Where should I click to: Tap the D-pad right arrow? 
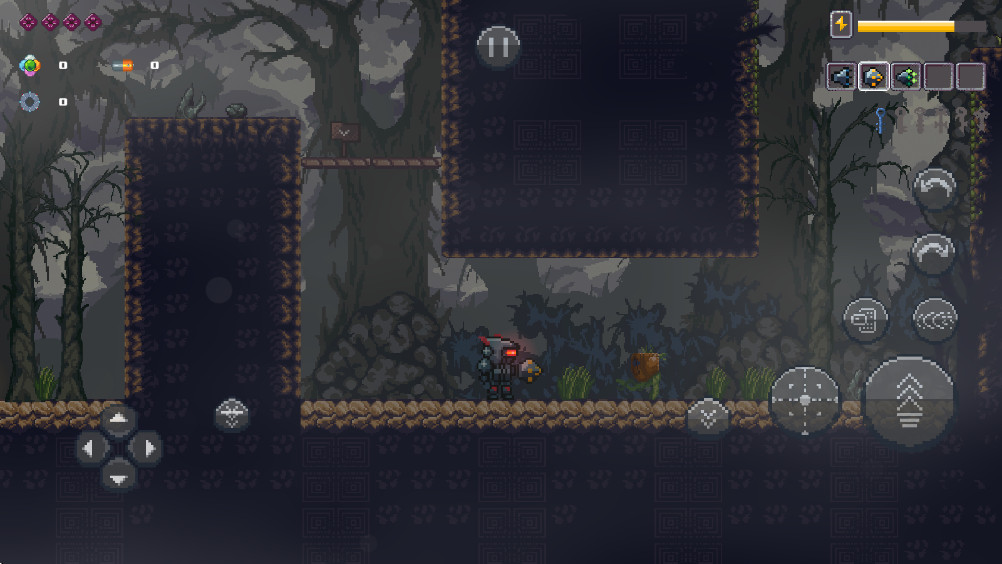tap(147, 448)
